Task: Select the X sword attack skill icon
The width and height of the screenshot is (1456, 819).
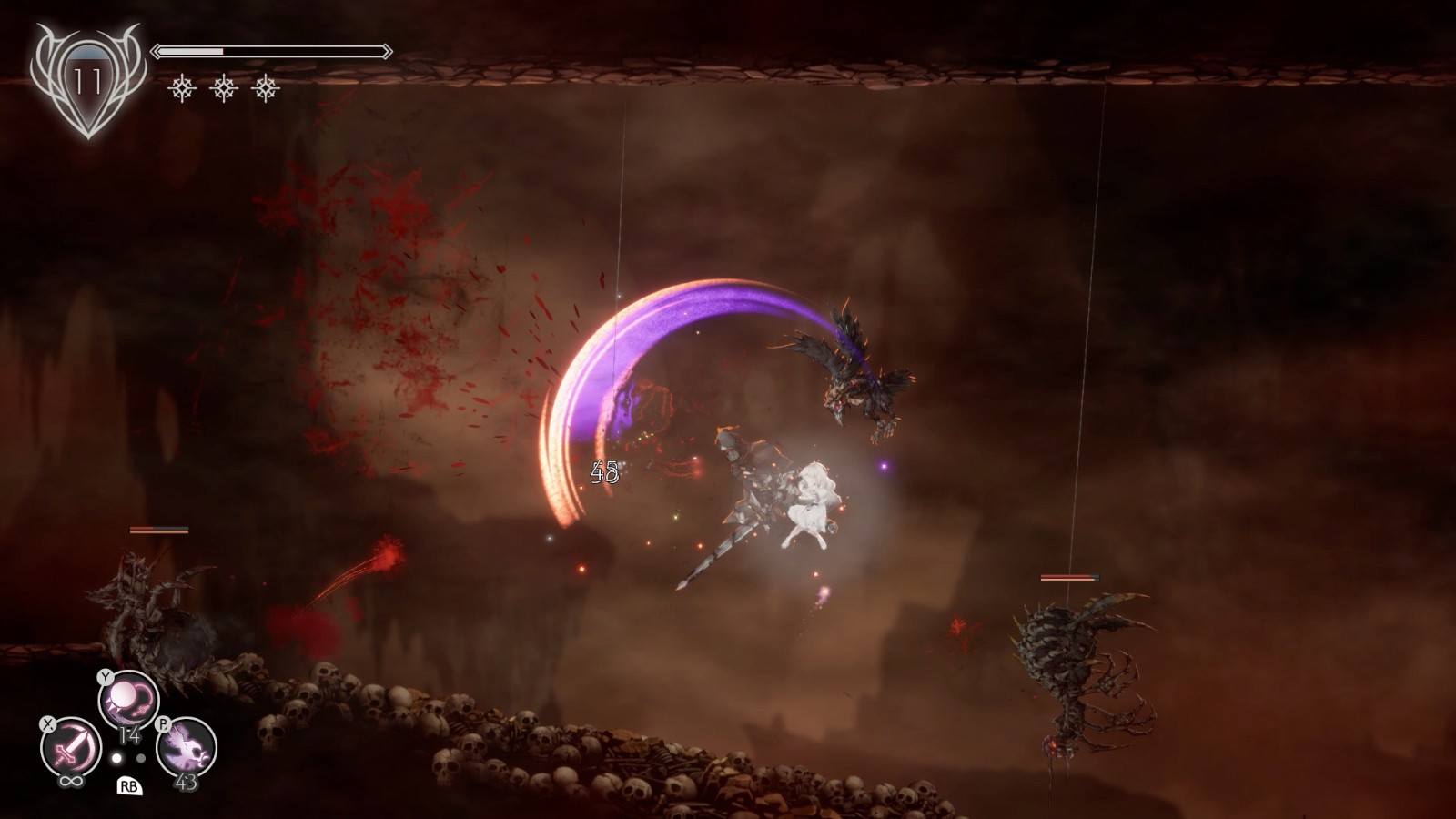Action: 69,743
